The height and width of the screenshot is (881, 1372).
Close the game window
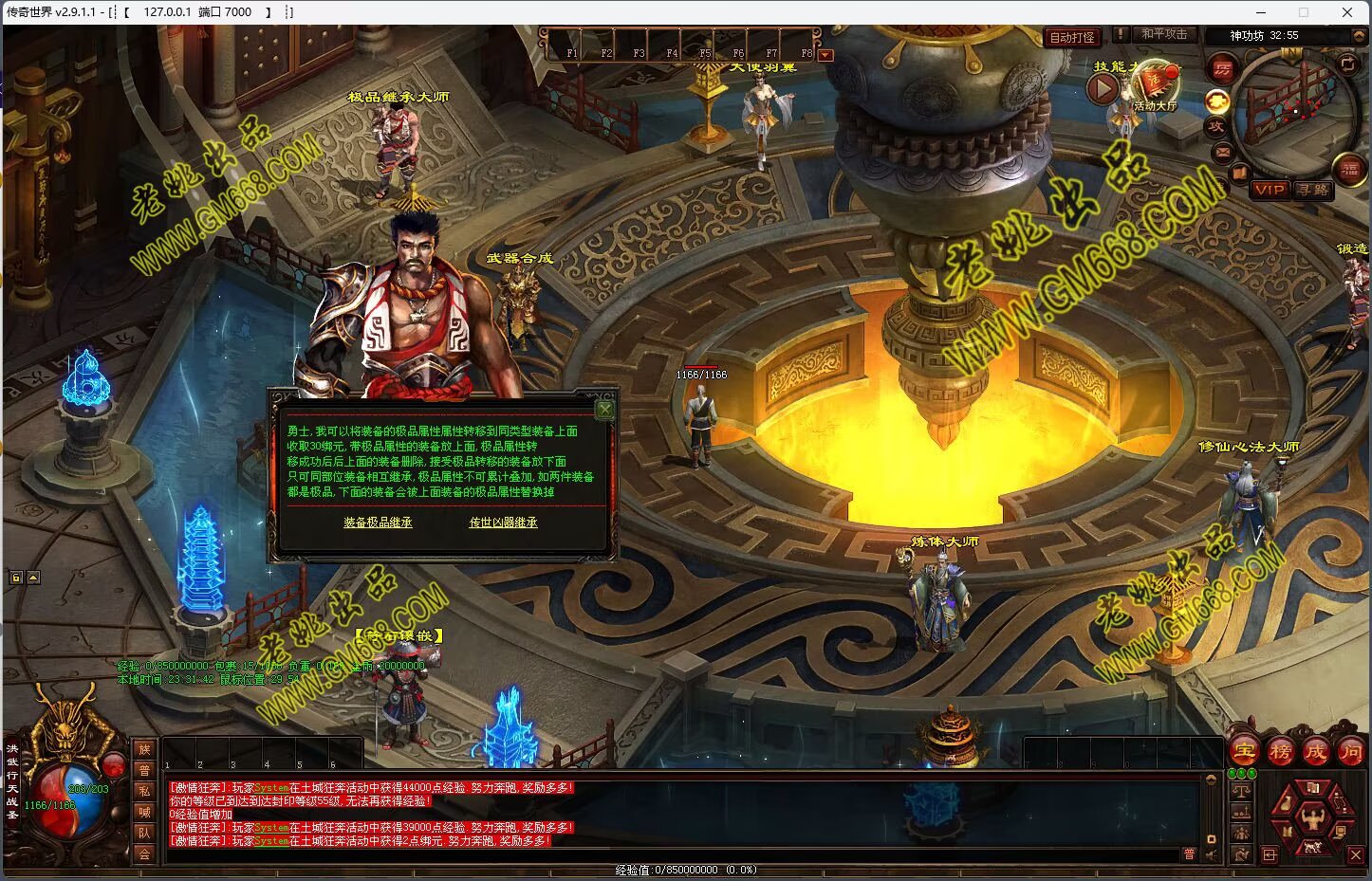(x=1347, y=12)
